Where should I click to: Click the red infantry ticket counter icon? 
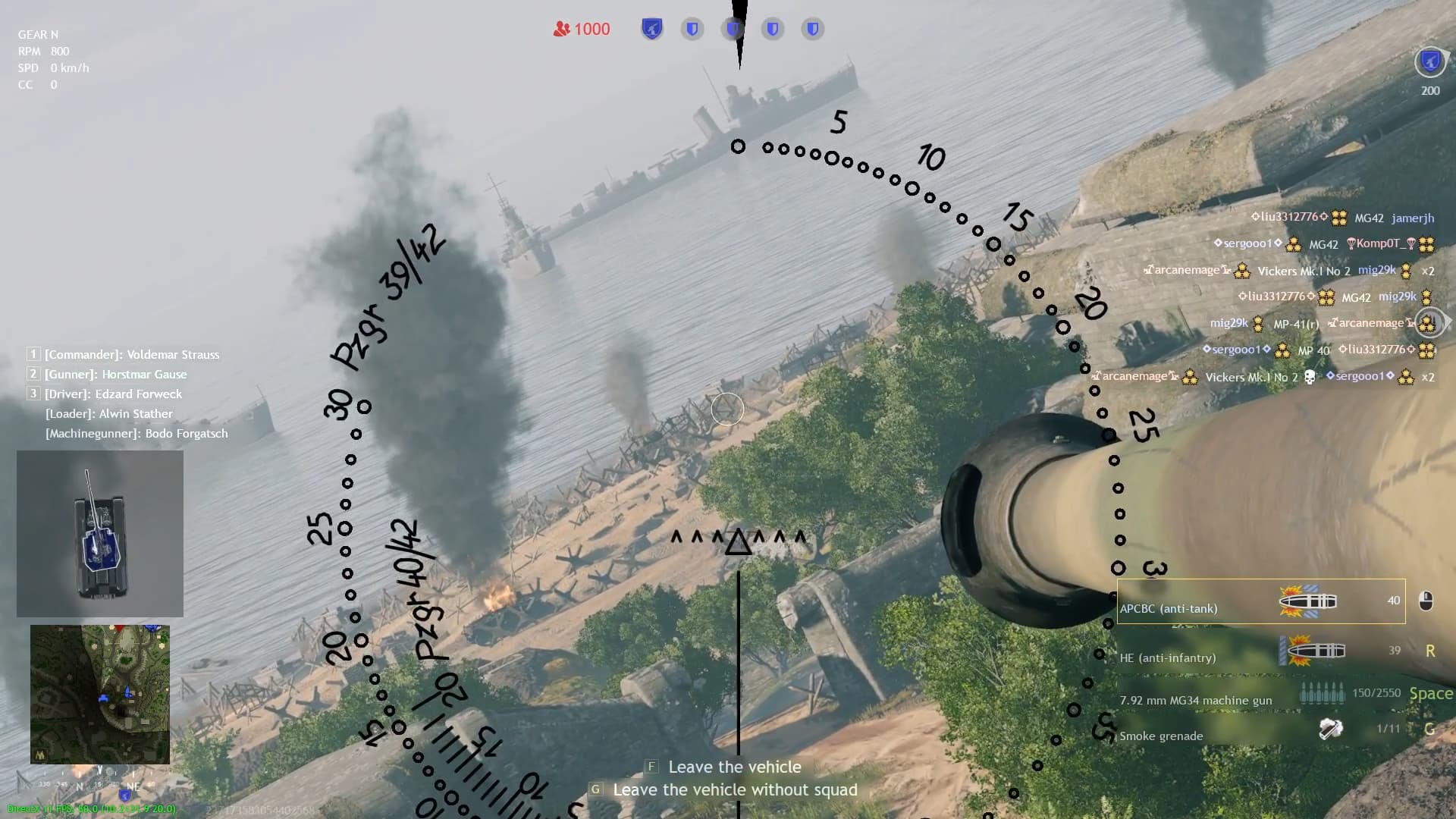tap(561, 28)
